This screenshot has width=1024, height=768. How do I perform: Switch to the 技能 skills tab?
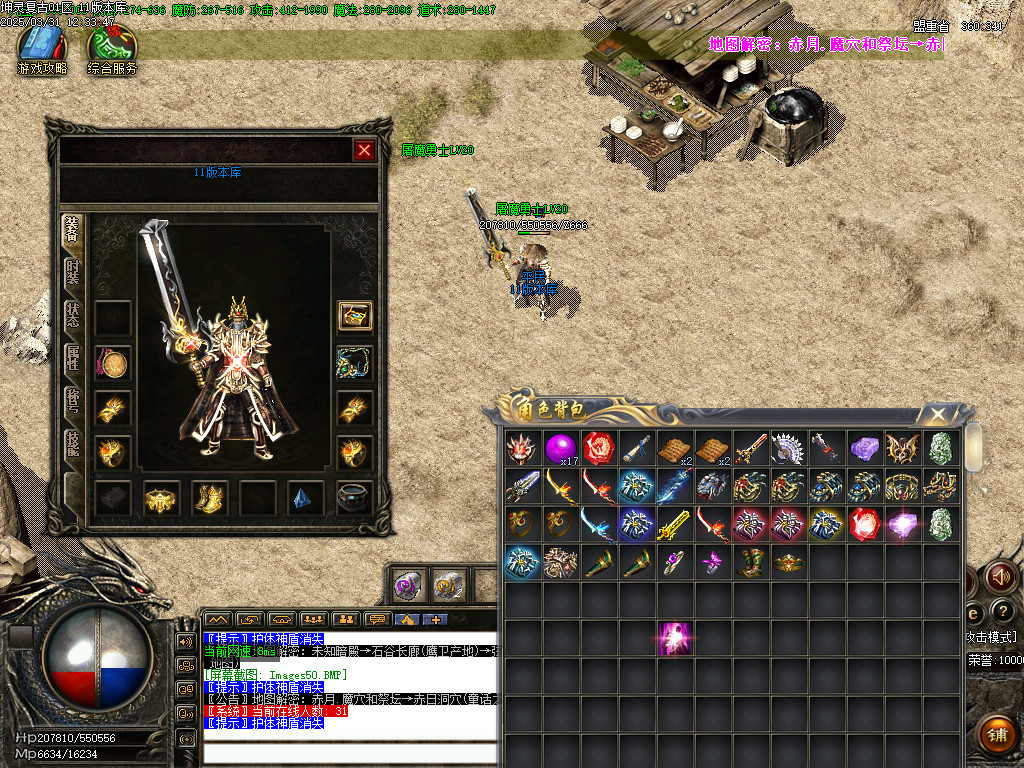point(73,446)
